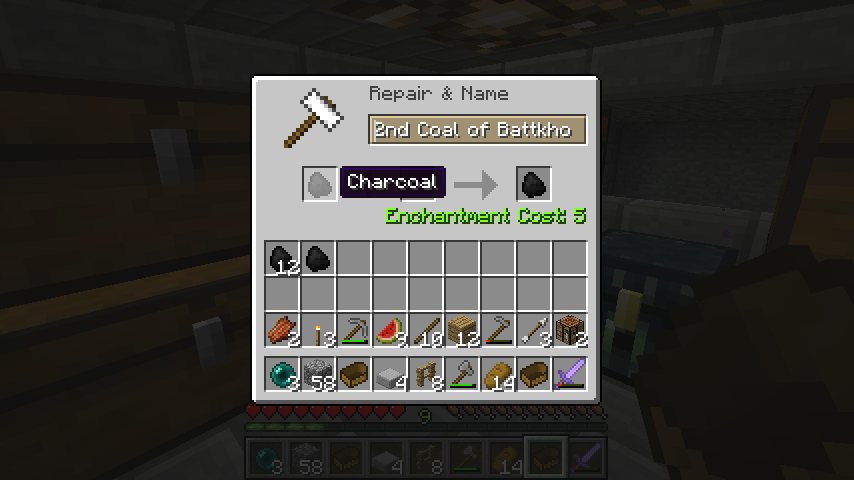Pick up the crafting tables
The width and height of the screenshot is (854, 480).
(570, 331)
